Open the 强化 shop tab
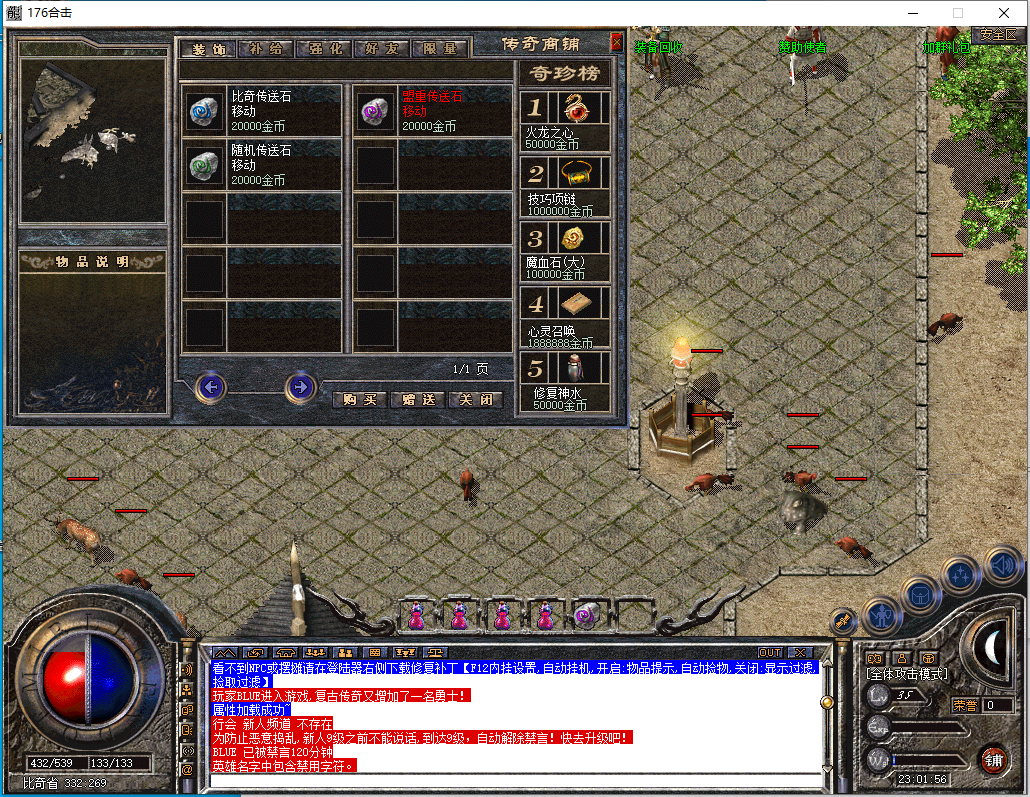 [x=324, y=48]
